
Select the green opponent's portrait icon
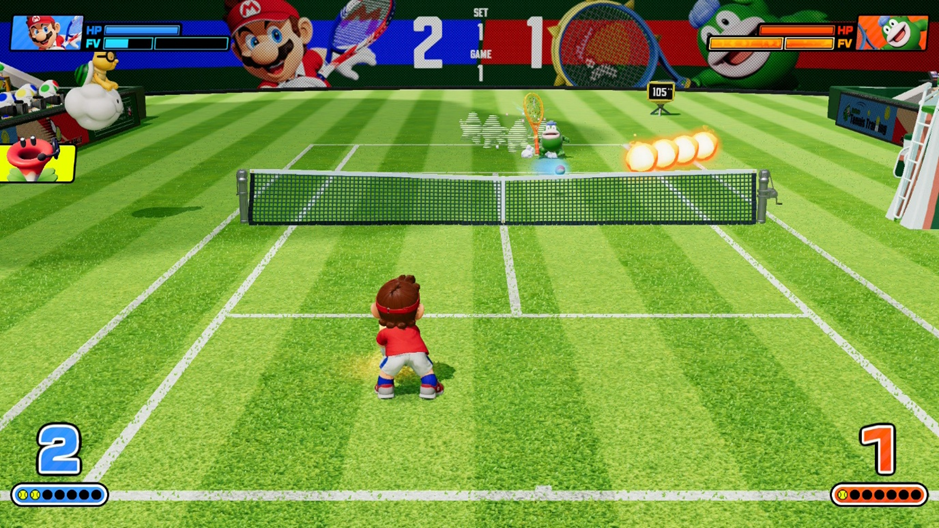892,33
